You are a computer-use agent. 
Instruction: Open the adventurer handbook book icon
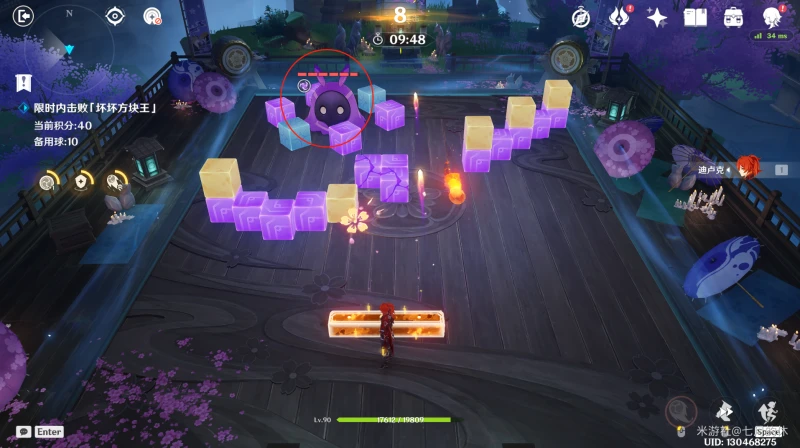point(695,17)
